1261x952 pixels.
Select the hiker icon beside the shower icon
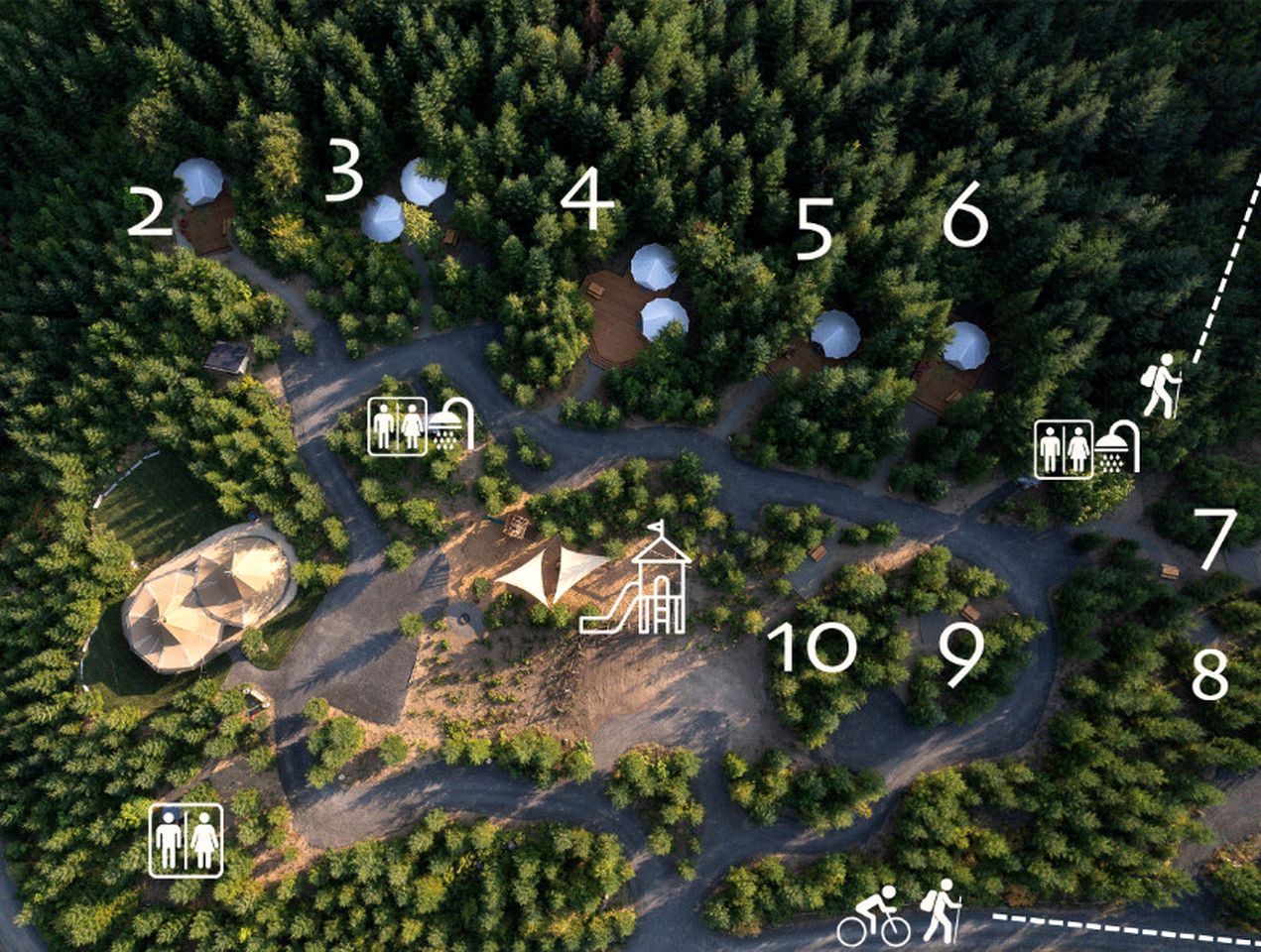click(x=1161, y=385)
